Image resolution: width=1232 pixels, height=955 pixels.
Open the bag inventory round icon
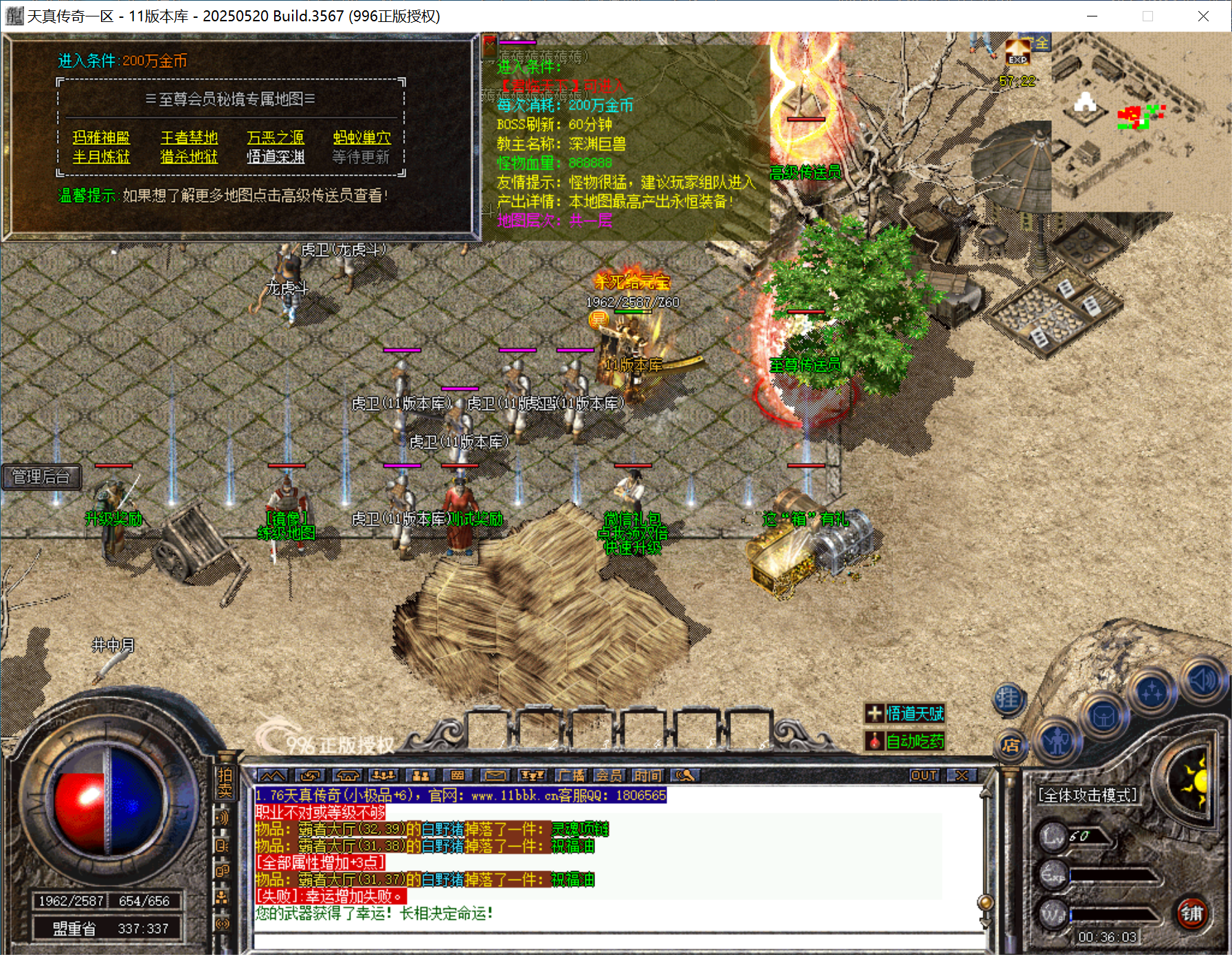pos(1103,717)
